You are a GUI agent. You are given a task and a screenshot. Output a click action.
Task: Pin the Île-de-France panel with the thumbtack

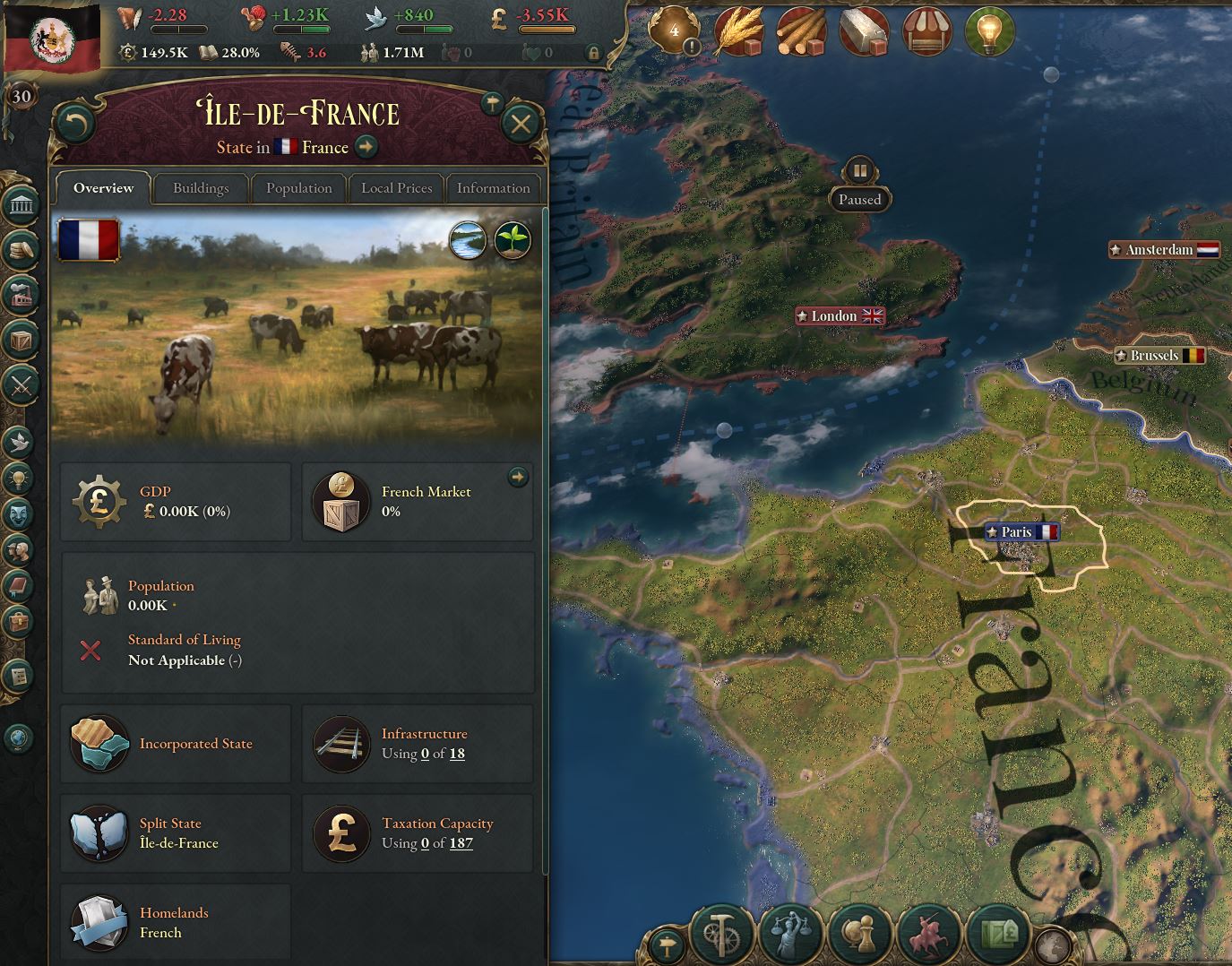[491, 103]
